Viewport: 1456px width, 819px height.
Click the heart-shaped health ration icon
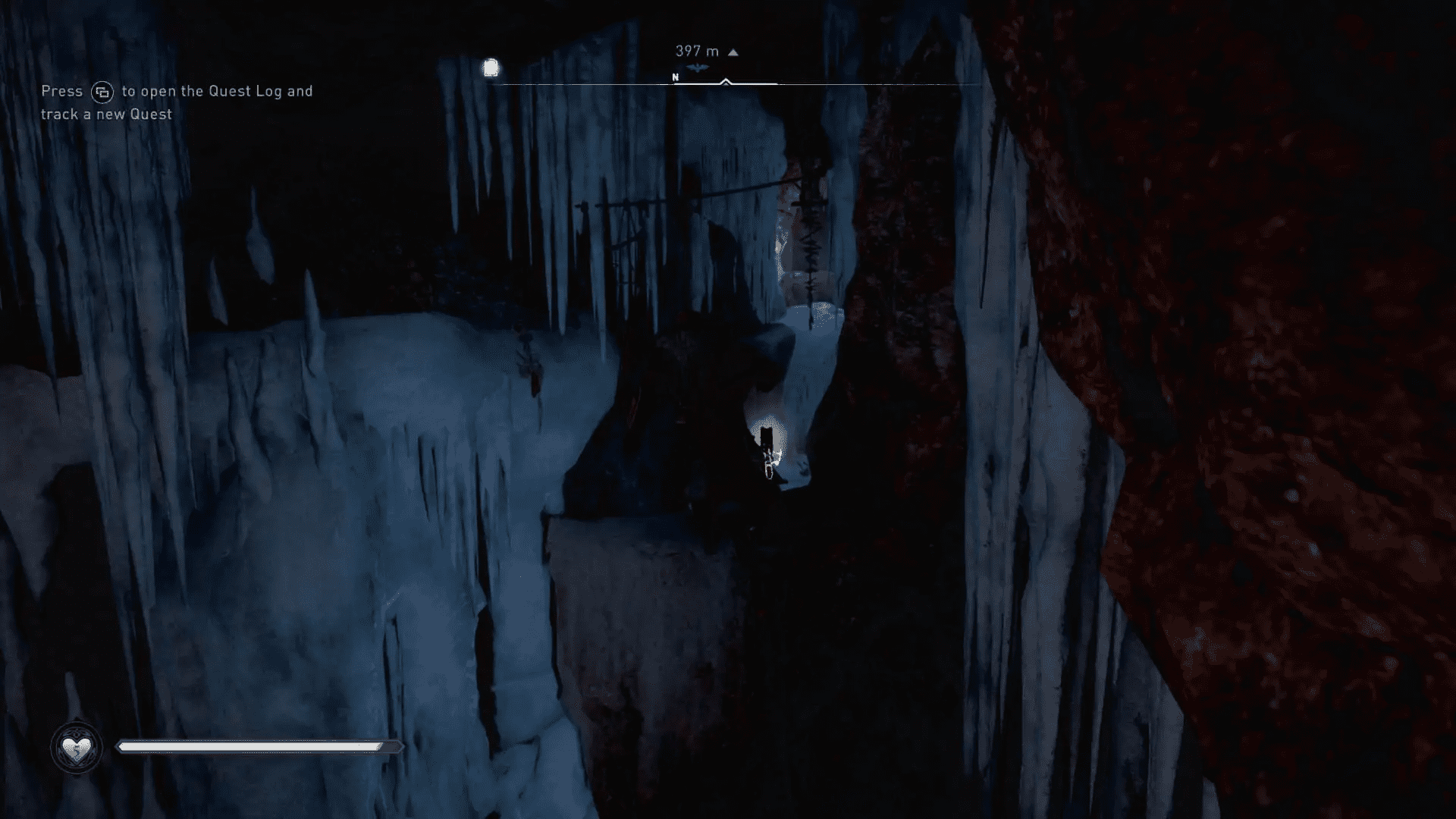(x=77, y=748)
